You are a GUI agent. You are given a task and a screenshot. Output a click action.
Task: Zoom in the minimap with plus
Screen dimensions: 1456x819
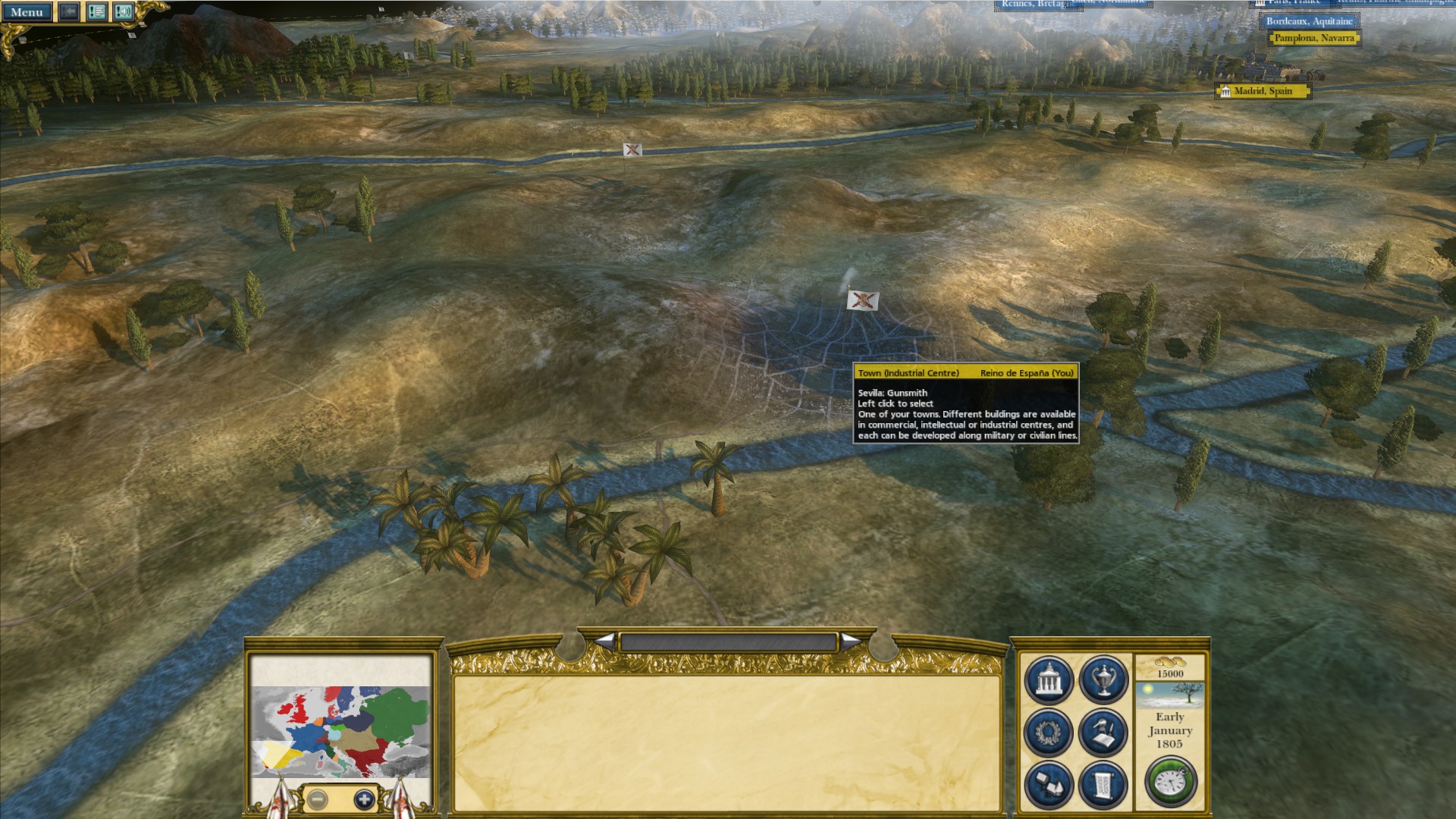pyautogui.click(x=364, y=799)
